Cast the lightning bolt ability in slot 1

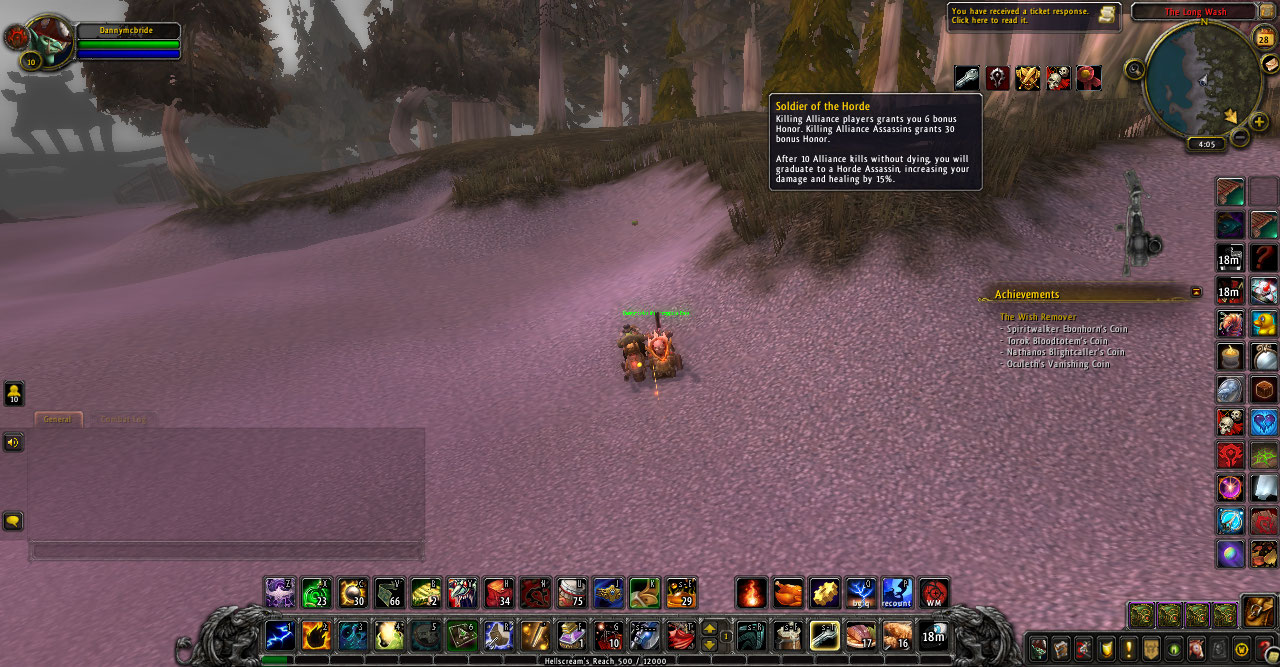(280, 635)
